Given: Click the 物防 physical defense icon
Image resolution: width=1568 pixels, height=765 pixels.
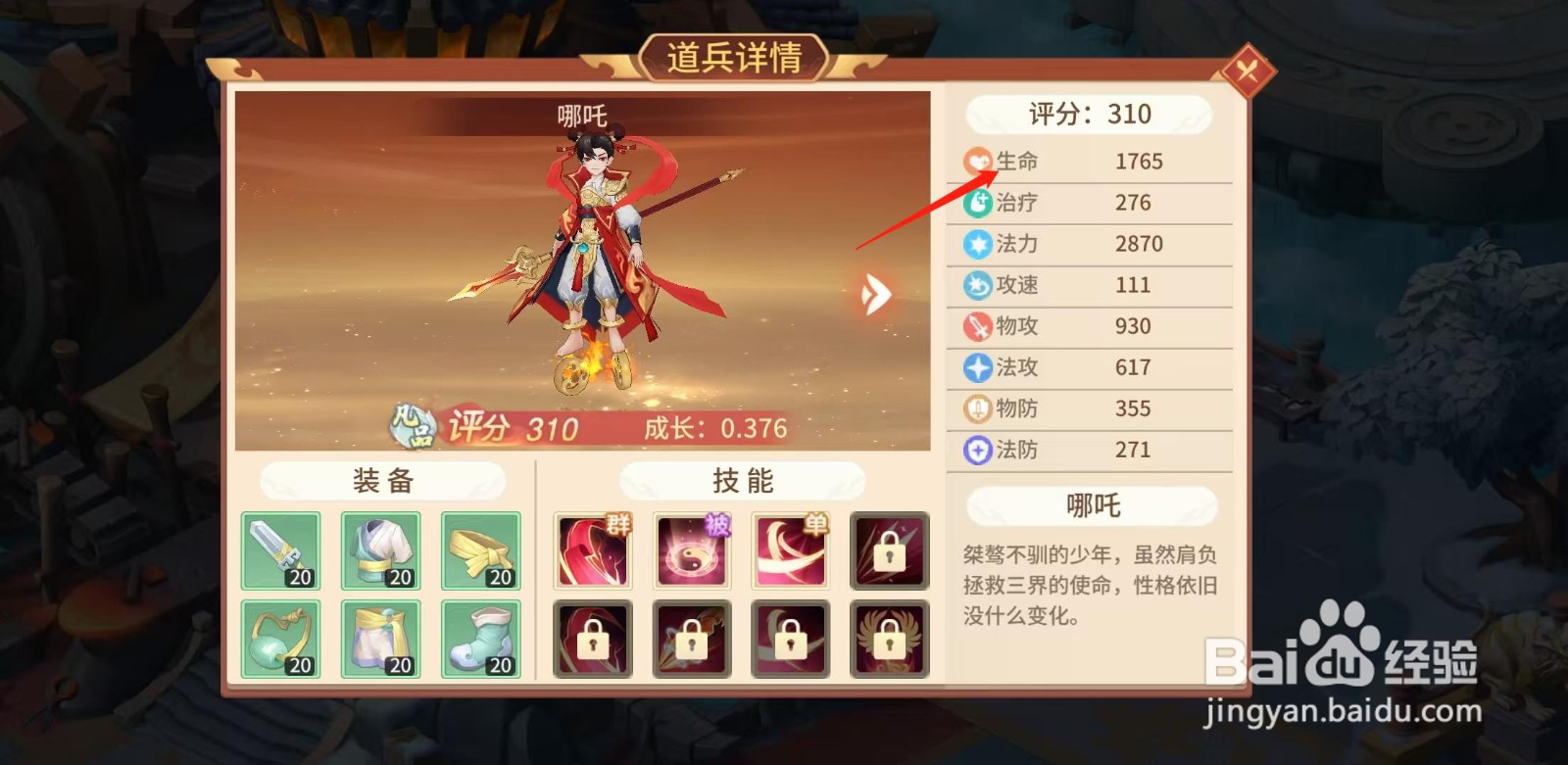Looking at the screenshot, I should 977,408.
